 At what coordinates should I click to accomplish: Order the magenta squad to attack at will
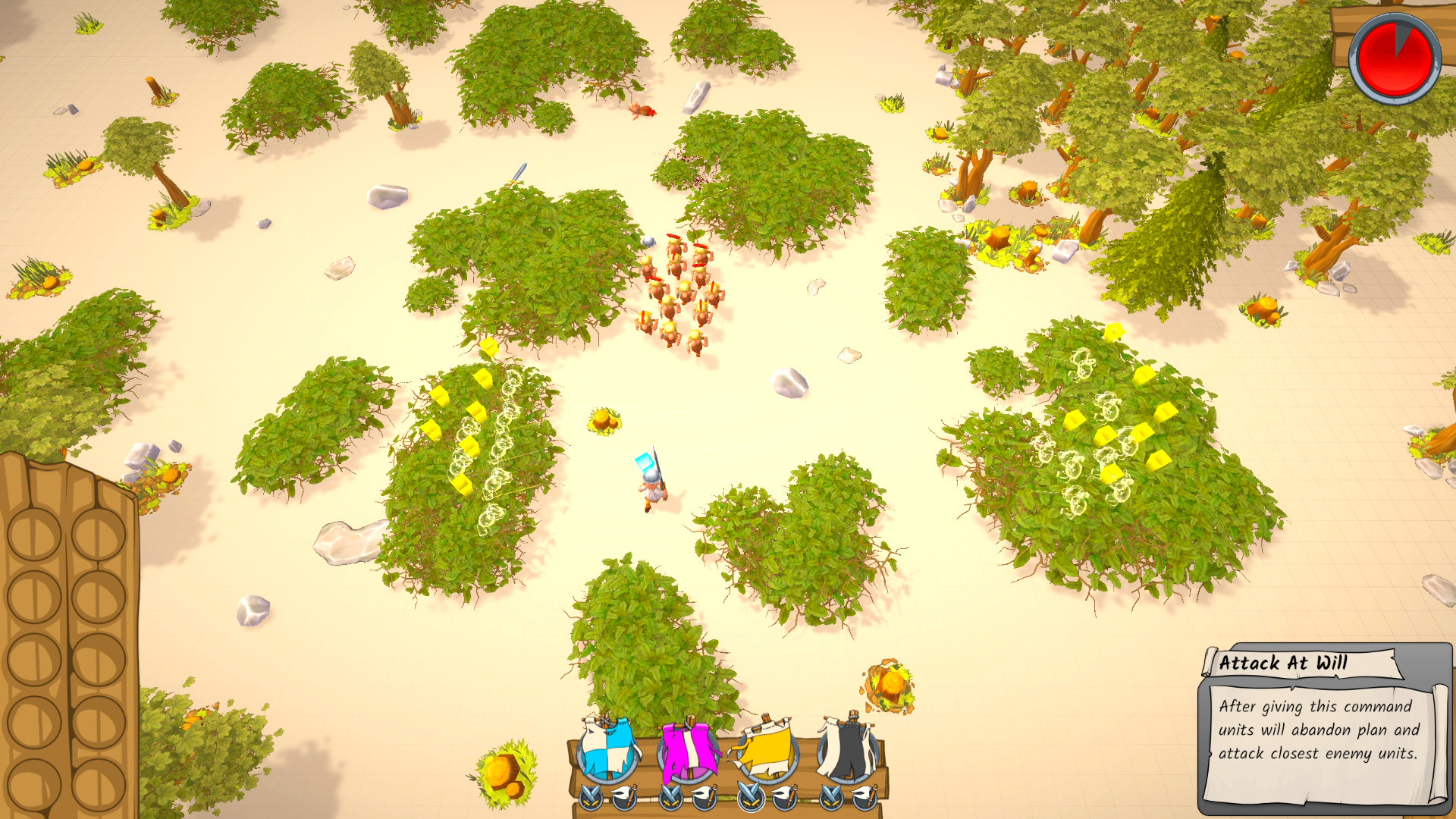(x=670, y=798)
